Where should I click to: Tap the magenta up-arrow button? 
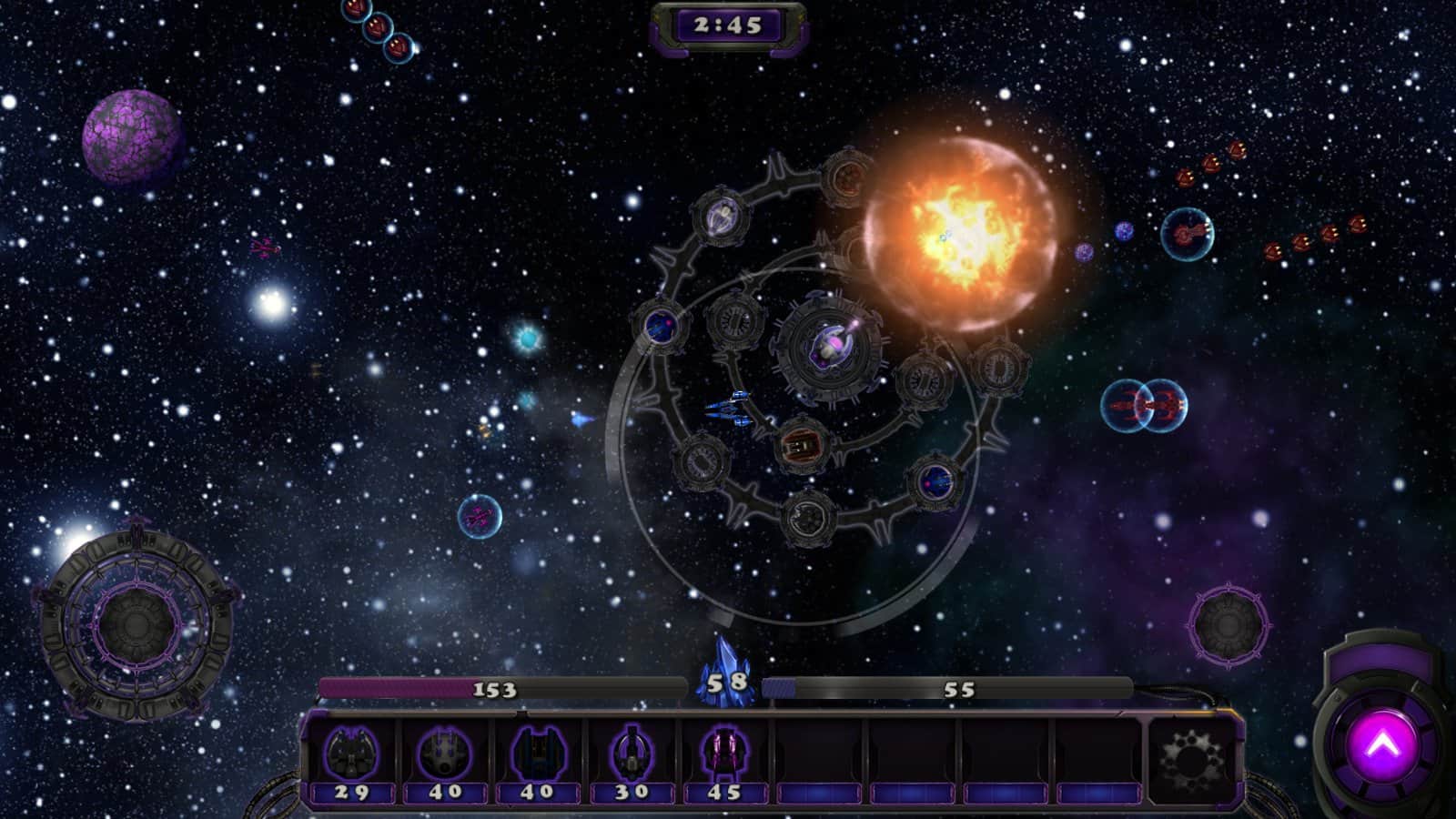pyautogui.click(x=1381, y=746)
